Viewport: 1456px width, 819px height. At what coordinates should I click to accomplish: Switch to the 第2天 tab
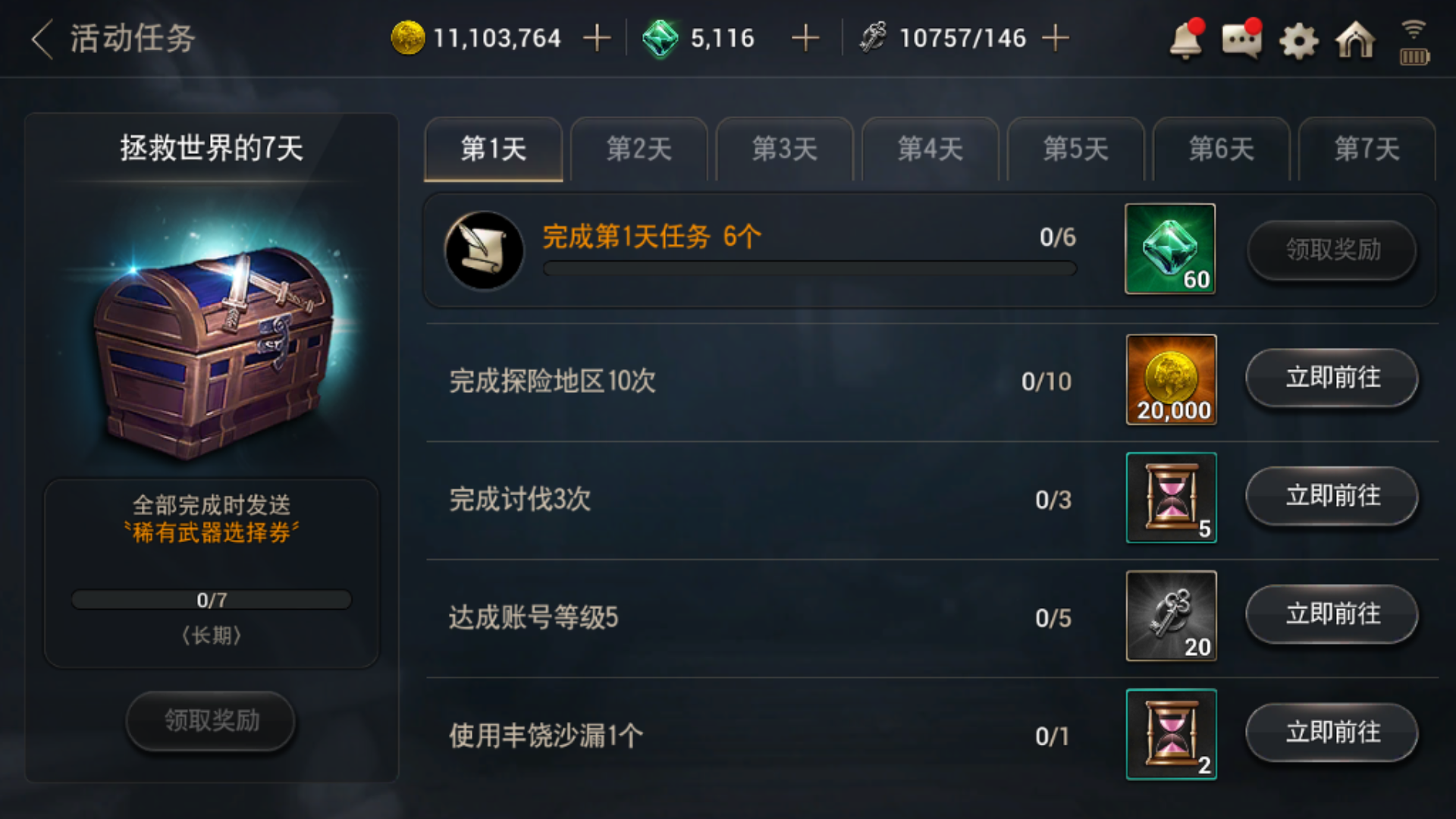tap(639, 149)
